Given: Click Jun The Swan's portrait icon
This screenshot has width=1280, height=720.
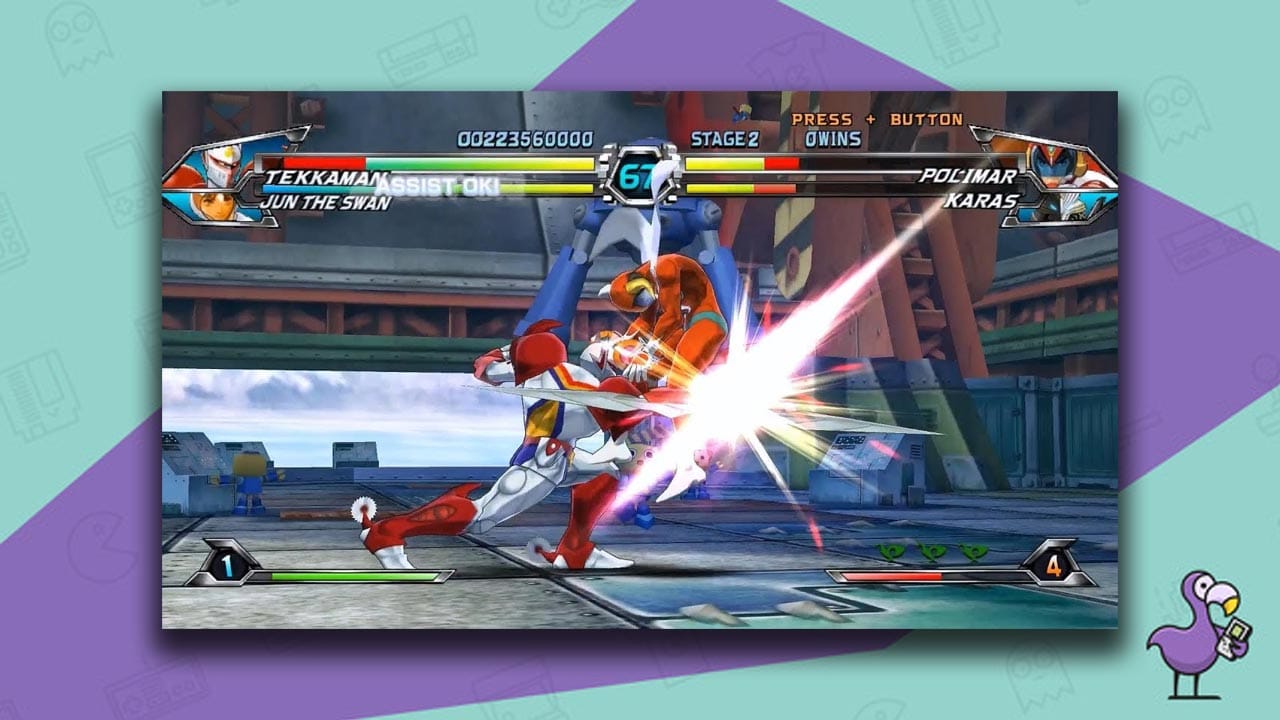Looking at the screenshot, I should coord(215,207).
